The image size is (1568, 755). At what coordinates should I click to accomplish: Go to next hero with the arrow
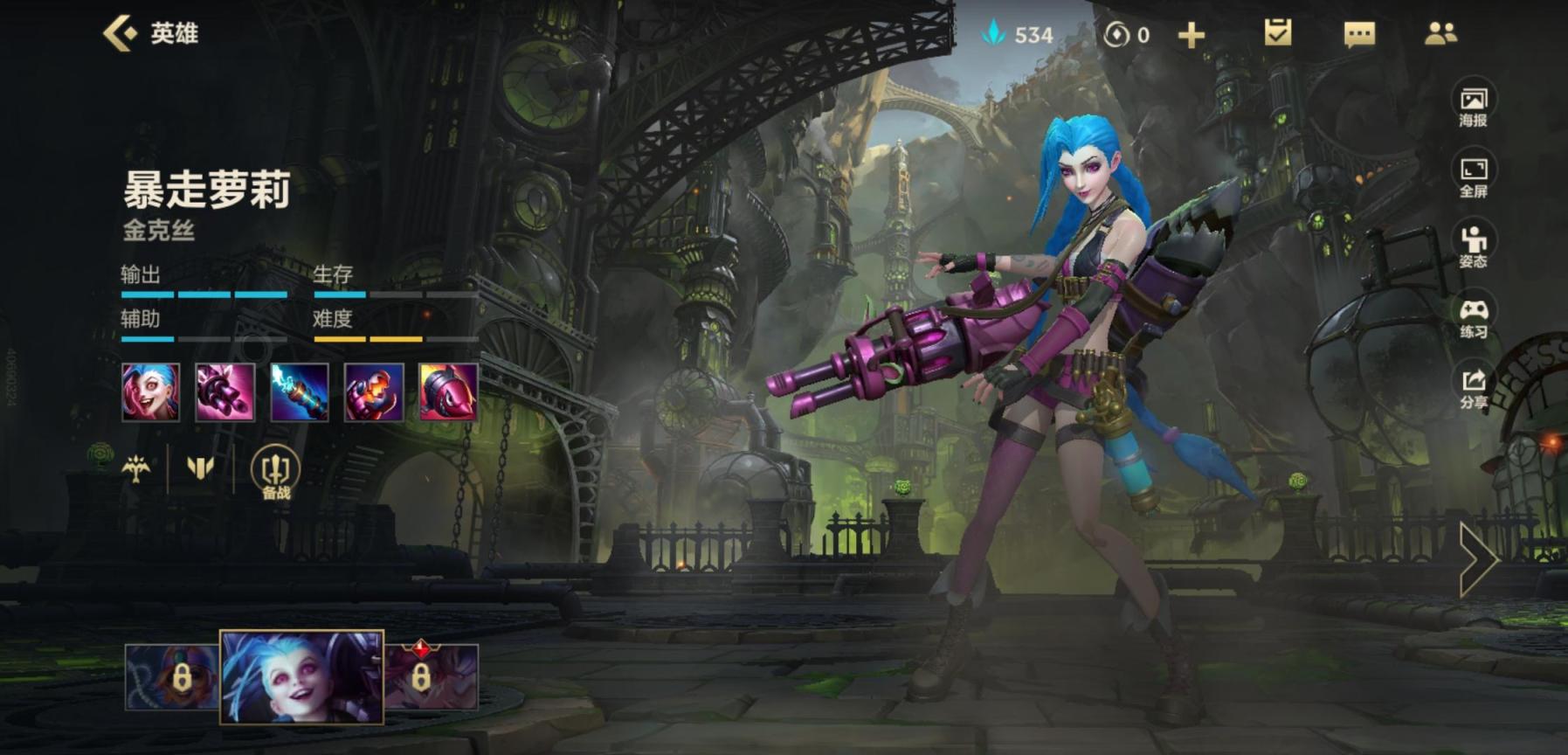point(1478,559)
